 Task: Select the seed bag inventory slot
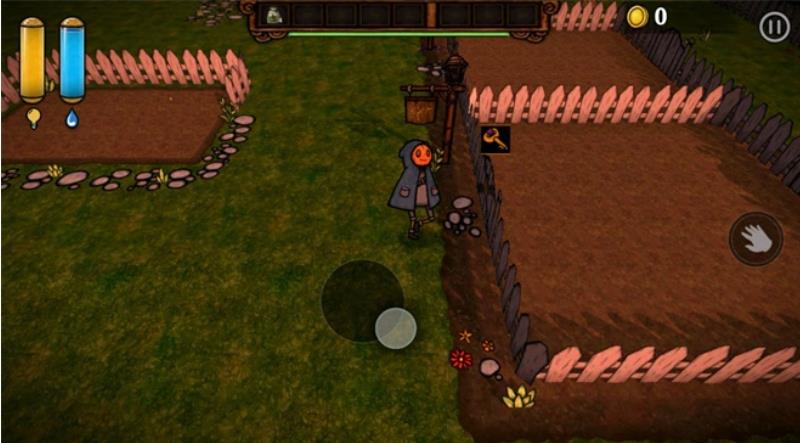click(x=274, y=15)
